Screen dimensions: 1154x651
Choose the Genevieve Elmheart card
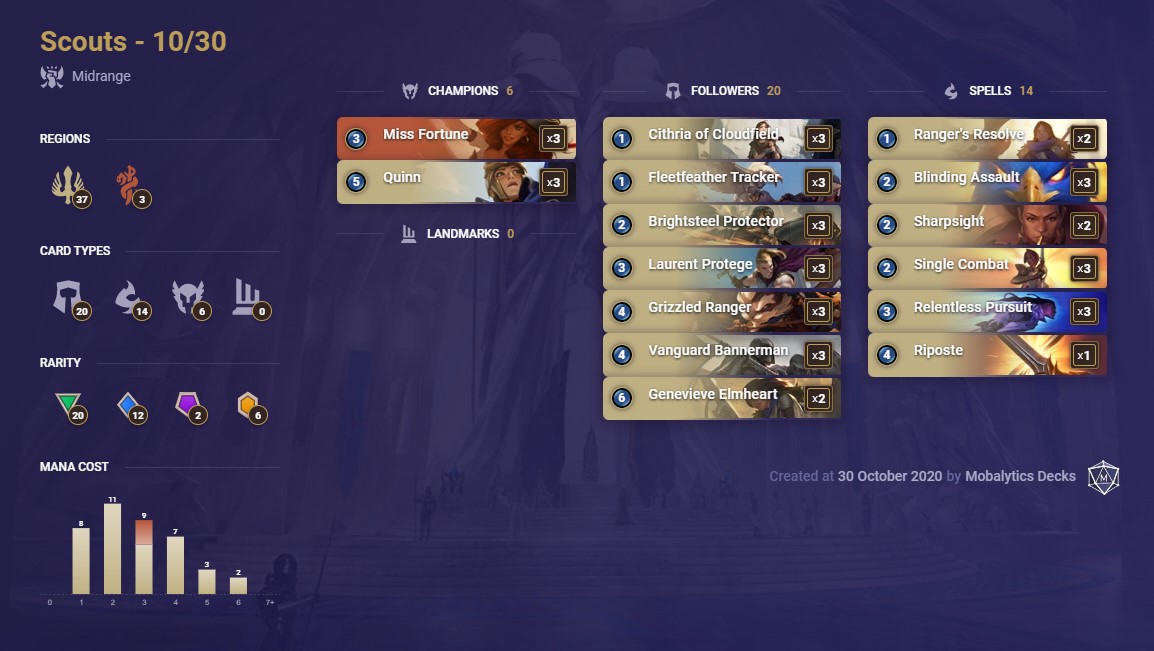721,398
